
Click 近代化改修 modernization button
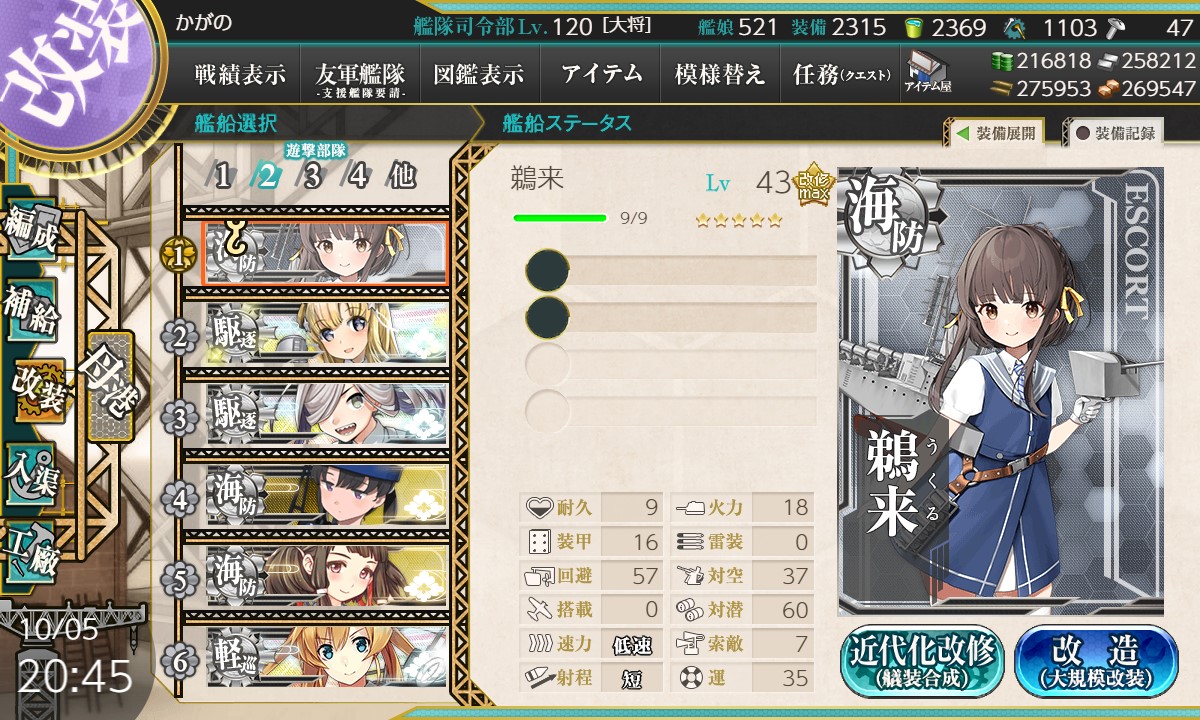[922, 661]
